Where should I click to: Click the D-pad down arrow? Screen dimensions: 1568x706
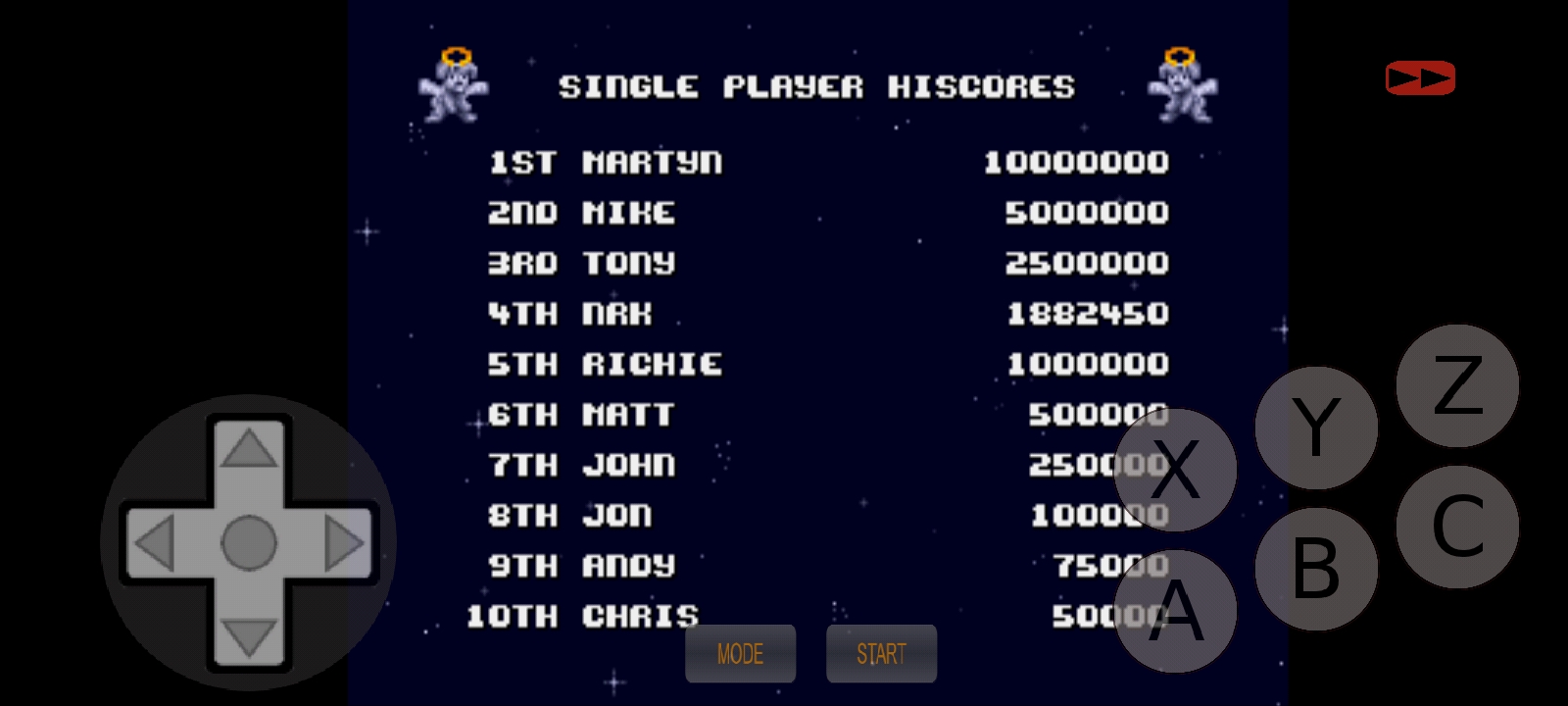pyautogui.click(x=249, y=636)
